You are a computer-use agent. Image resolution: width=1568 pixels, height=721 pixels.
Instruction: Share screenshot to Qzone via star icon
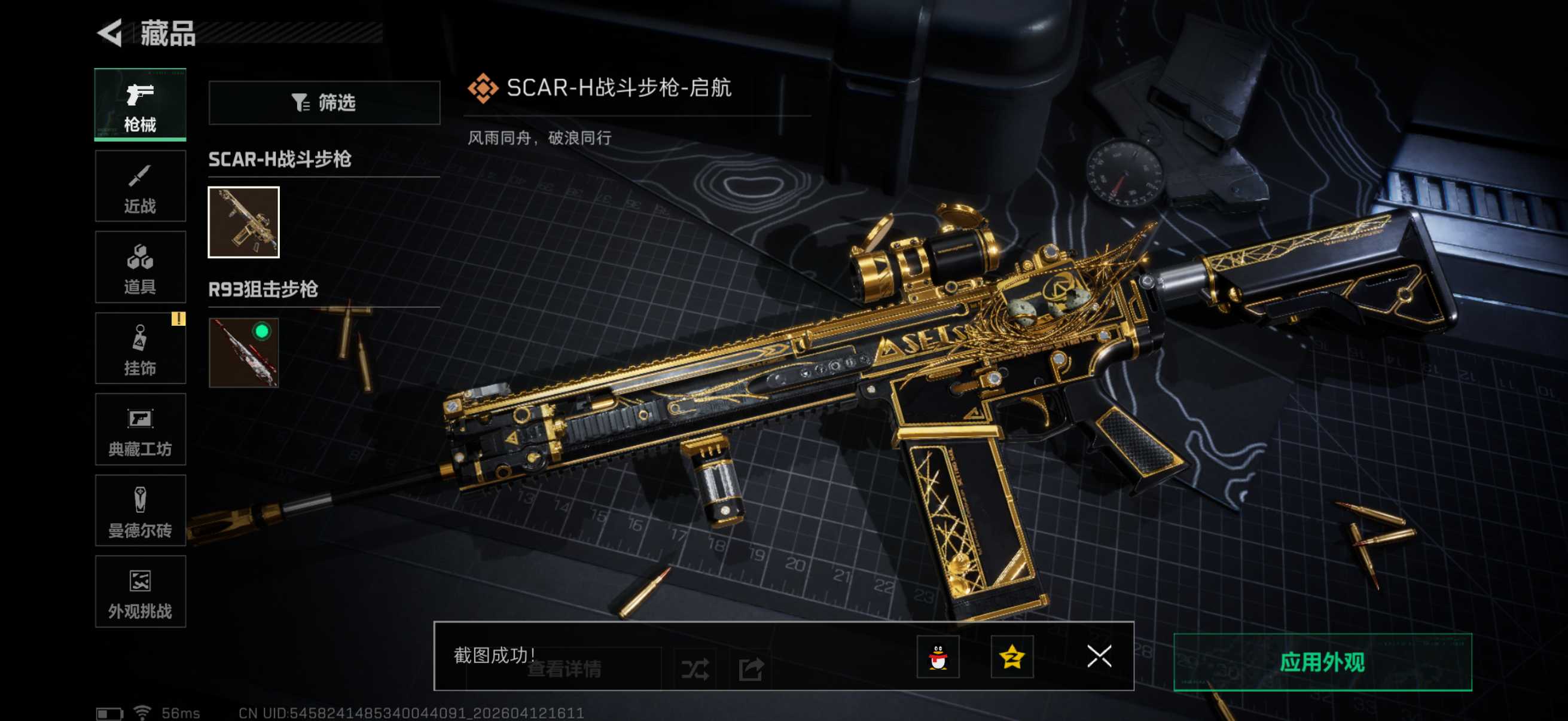coord(1012,656)
